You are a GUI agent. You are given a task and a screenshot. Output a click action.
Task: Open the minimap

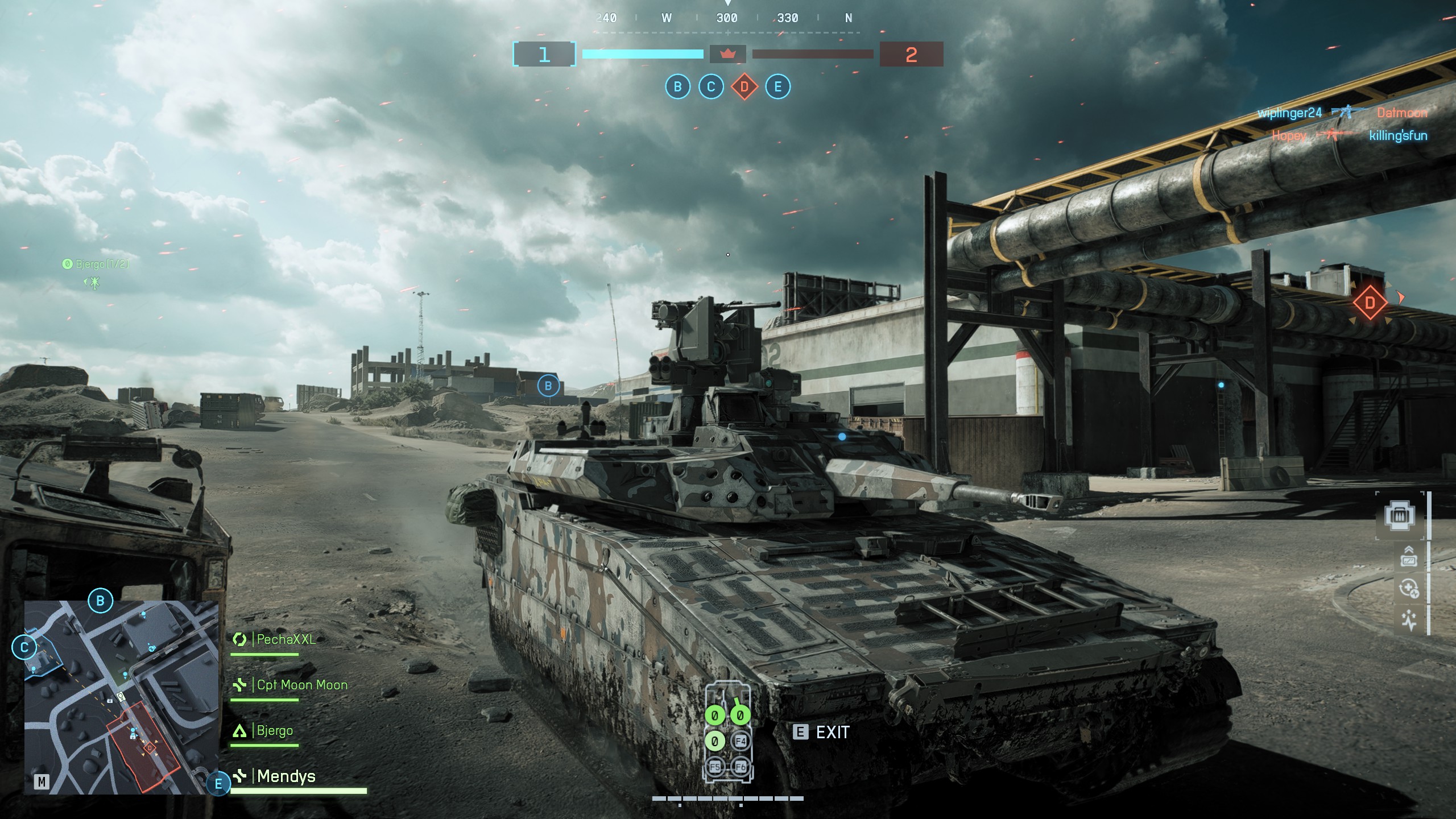tap(121, 697)
